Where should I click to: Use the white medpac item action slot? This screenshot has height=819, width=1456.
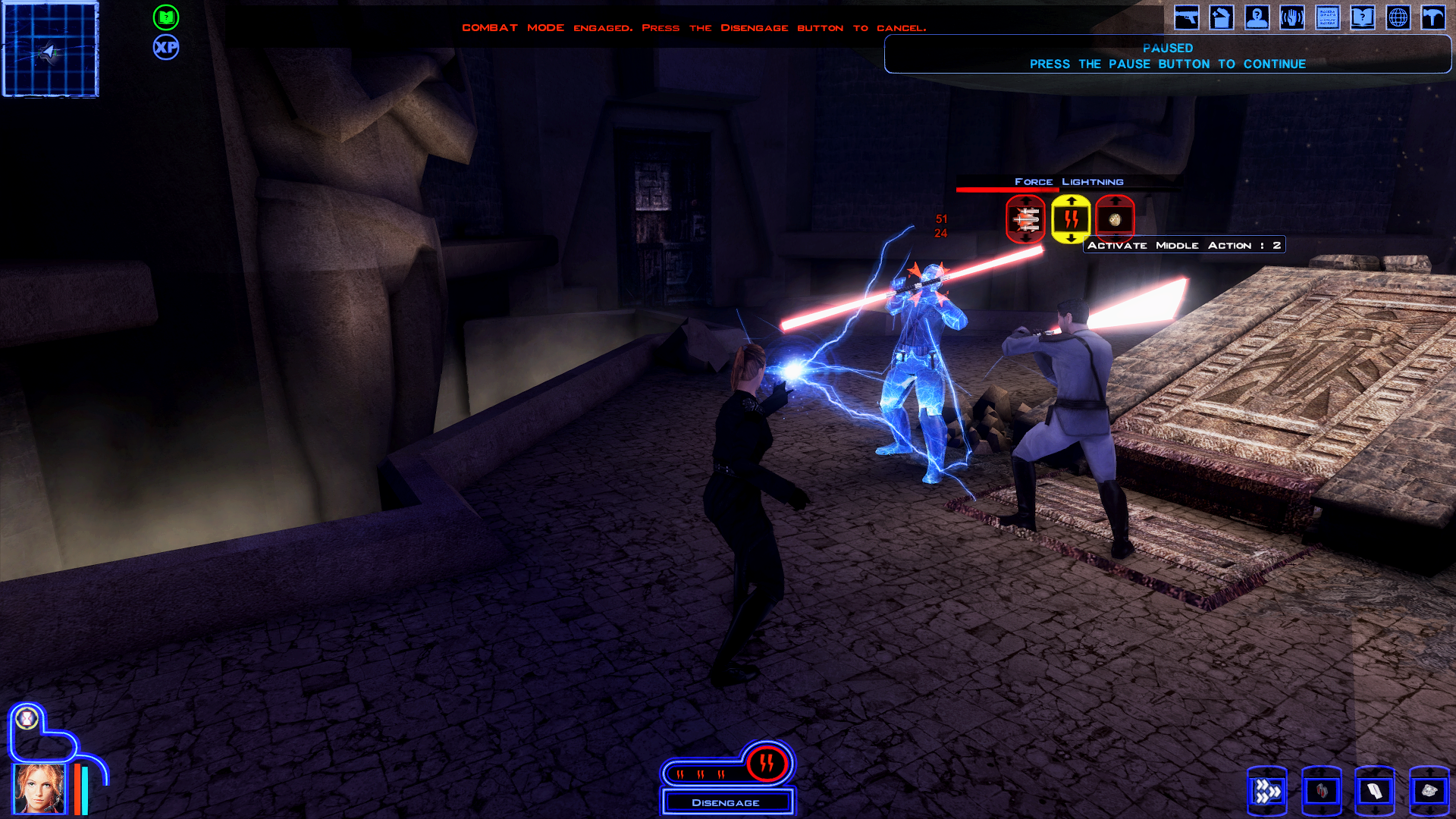pos(1374,791)
